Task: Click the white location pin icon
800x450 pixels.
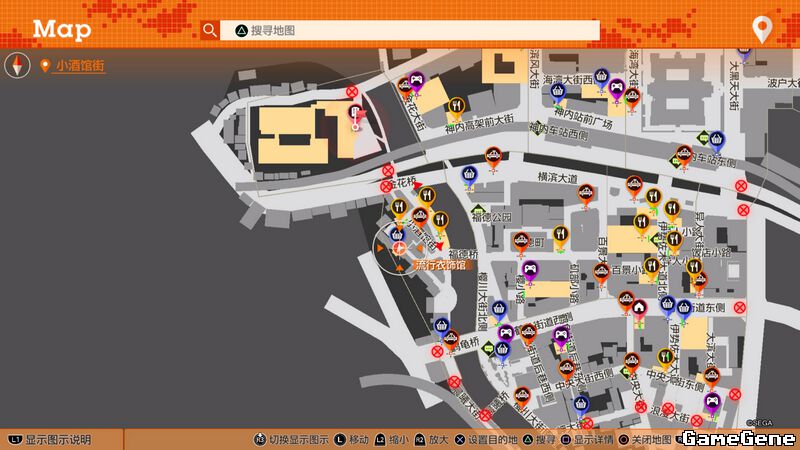Action: pyautogui.click(x=762, y=29)
